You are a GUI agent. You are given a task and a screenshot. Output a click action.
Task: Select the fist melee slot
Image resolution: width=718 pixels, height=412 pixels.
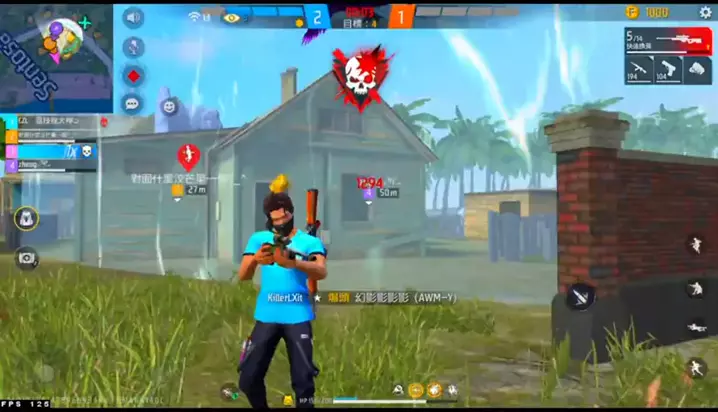(697, 69)
